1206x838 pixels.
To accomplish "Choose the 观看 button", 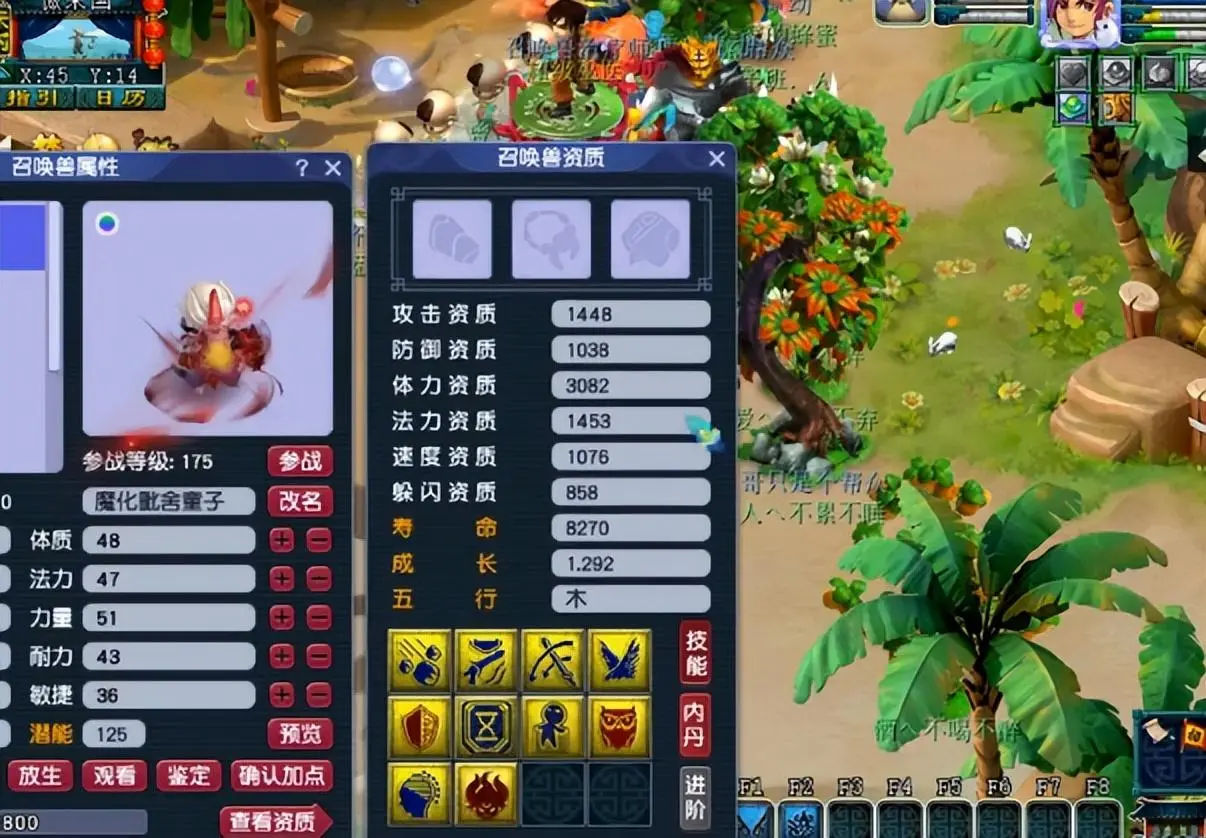I will click(114, 775).
